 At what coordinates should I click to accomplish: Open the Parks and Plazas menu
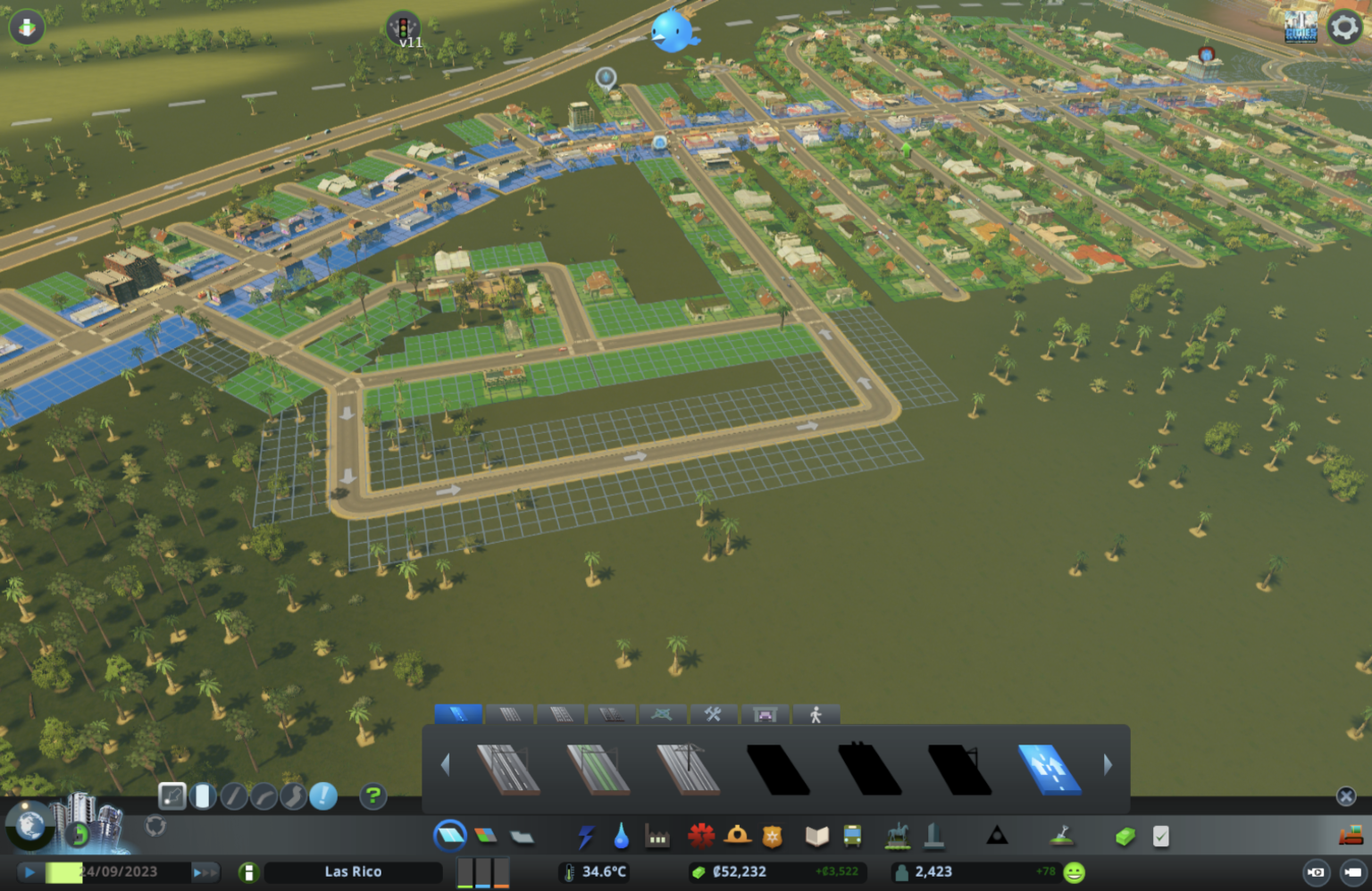(x=897, y=836)
